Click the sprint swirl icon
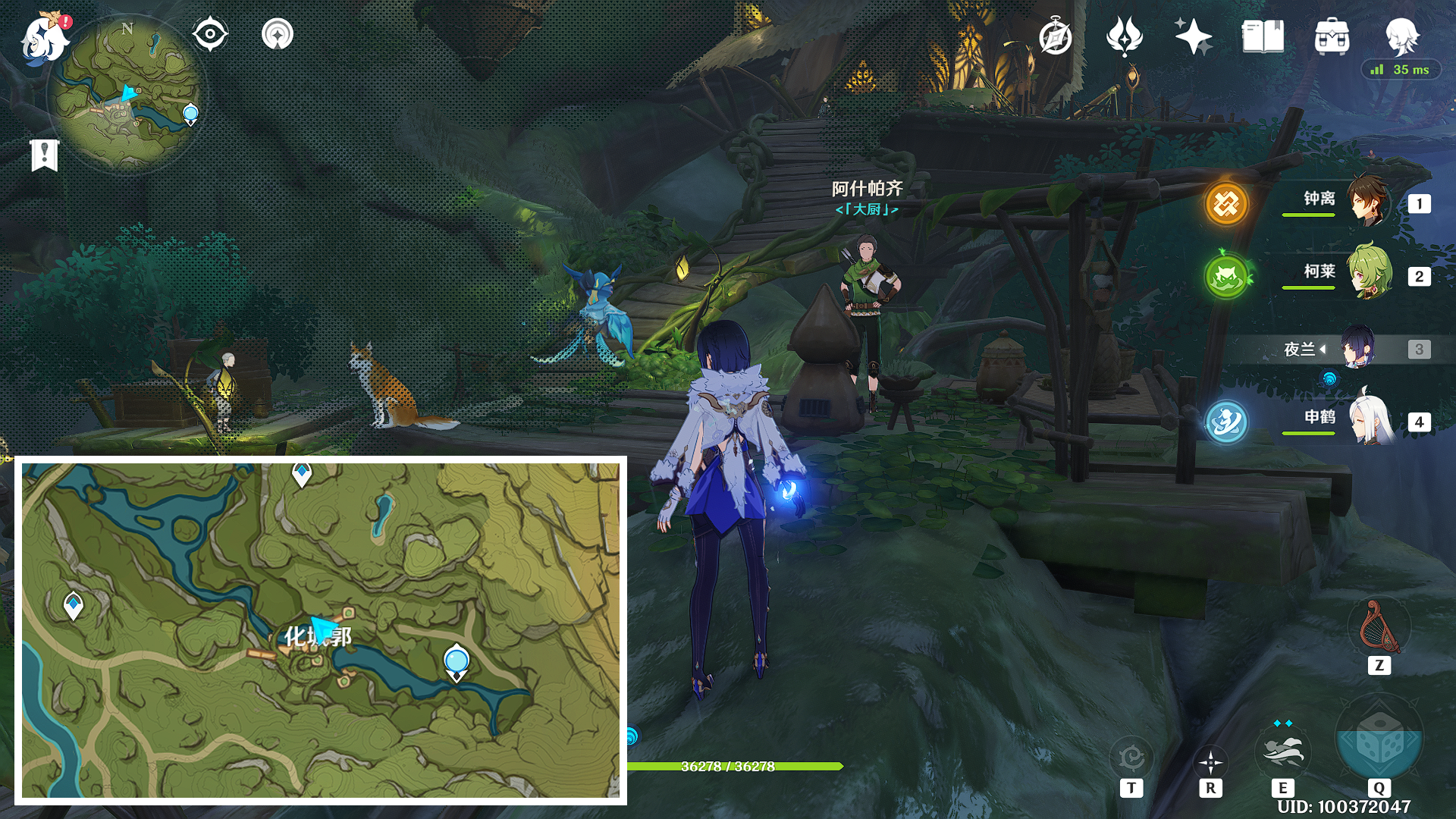Viewport: 1456px width, 819px height. point(1131,758)
